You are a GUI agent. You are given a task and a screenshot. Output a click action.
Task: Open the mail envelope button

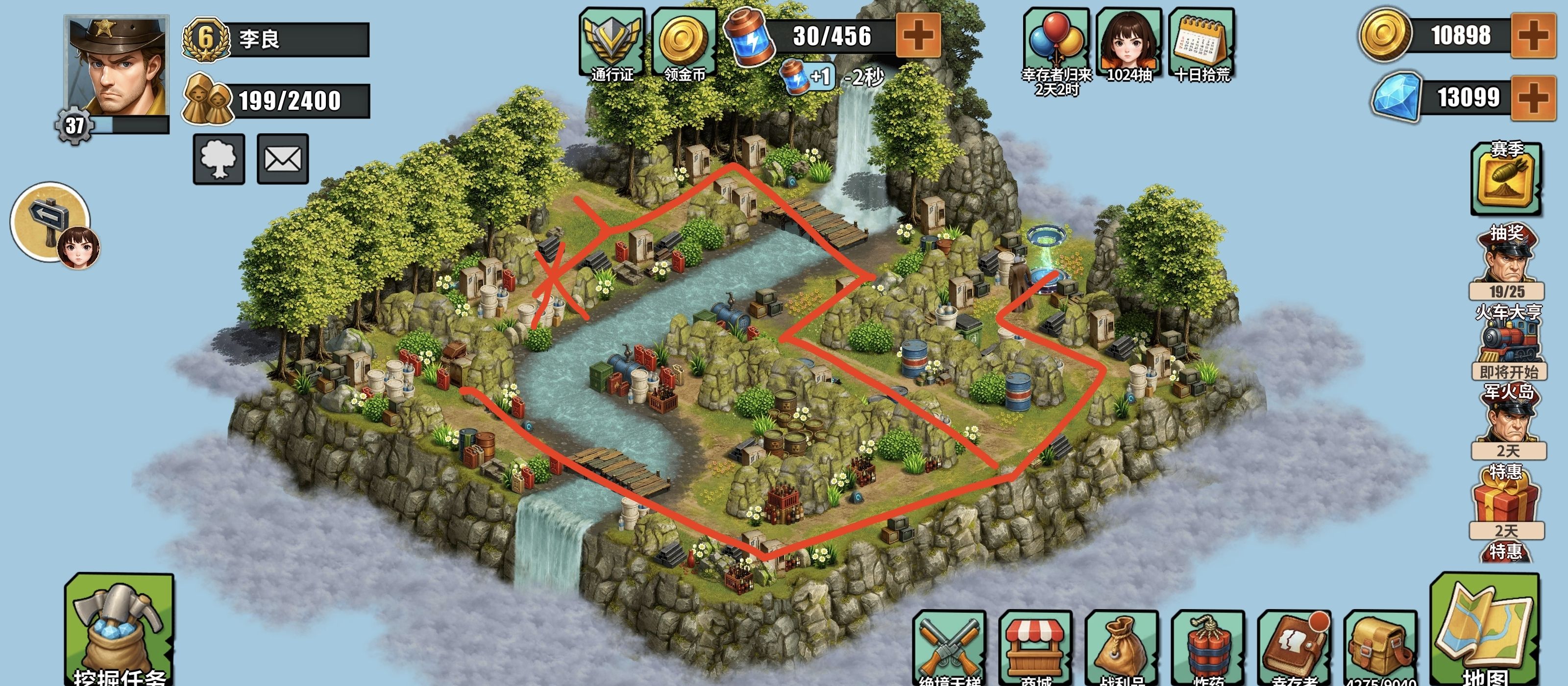click(x=282, y=159)
